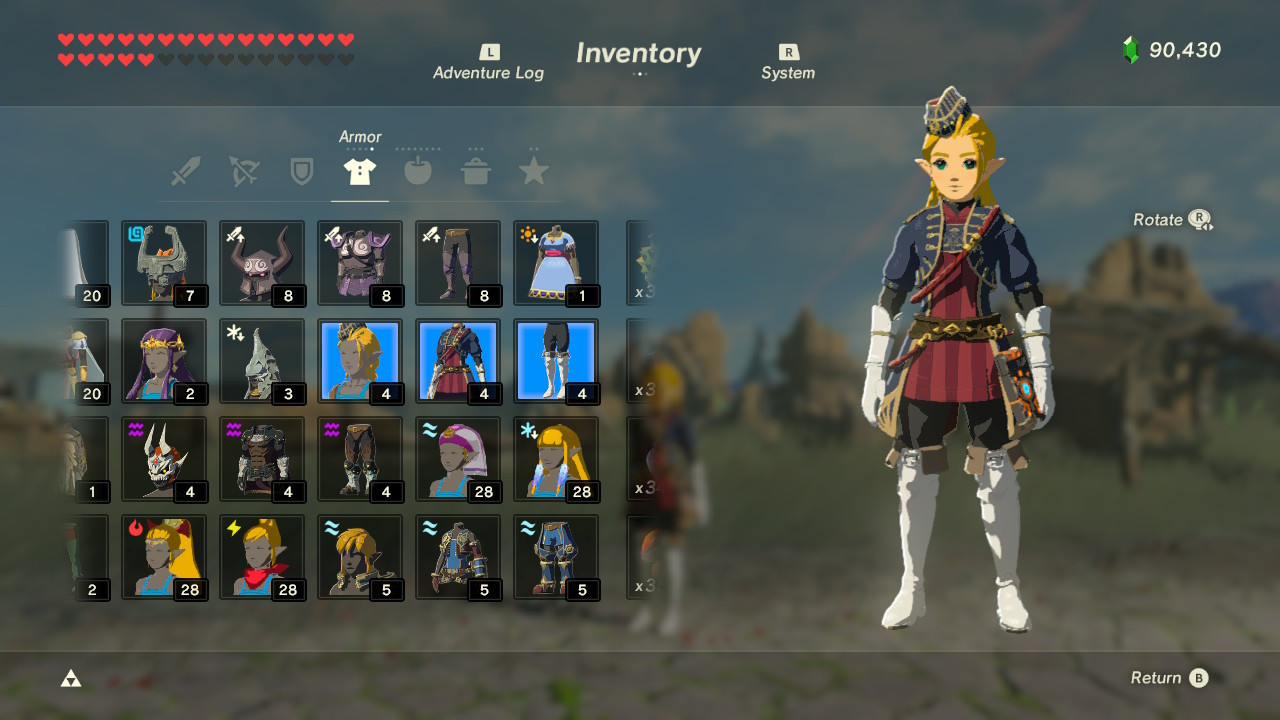Unequip the equipped white boots

(556, 362)
